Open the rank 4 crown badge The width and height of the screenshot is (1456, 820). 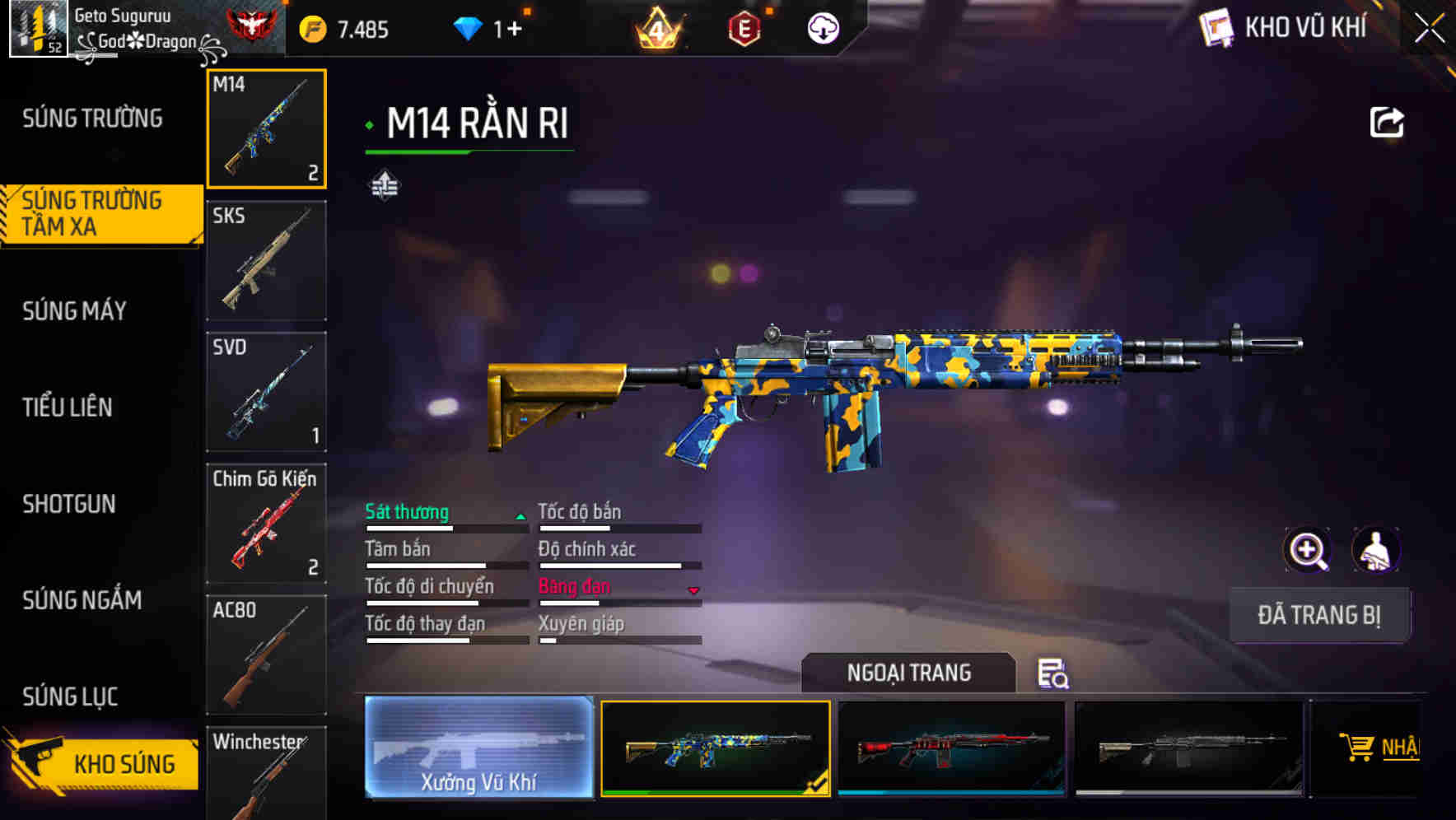click(x=655, y=27)
